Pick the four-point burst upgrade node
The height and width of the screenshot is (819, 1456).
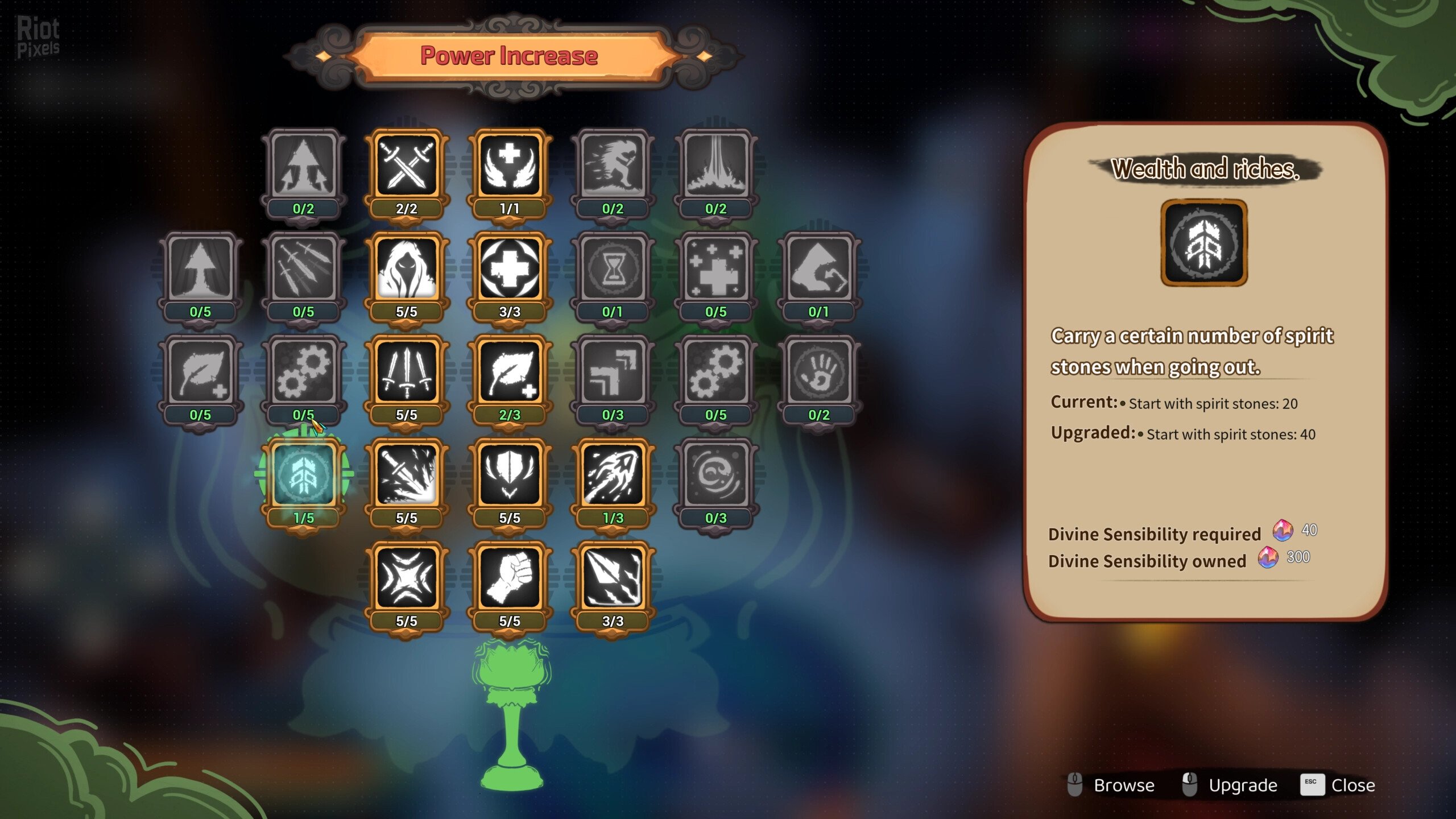(x=406, y=578)
